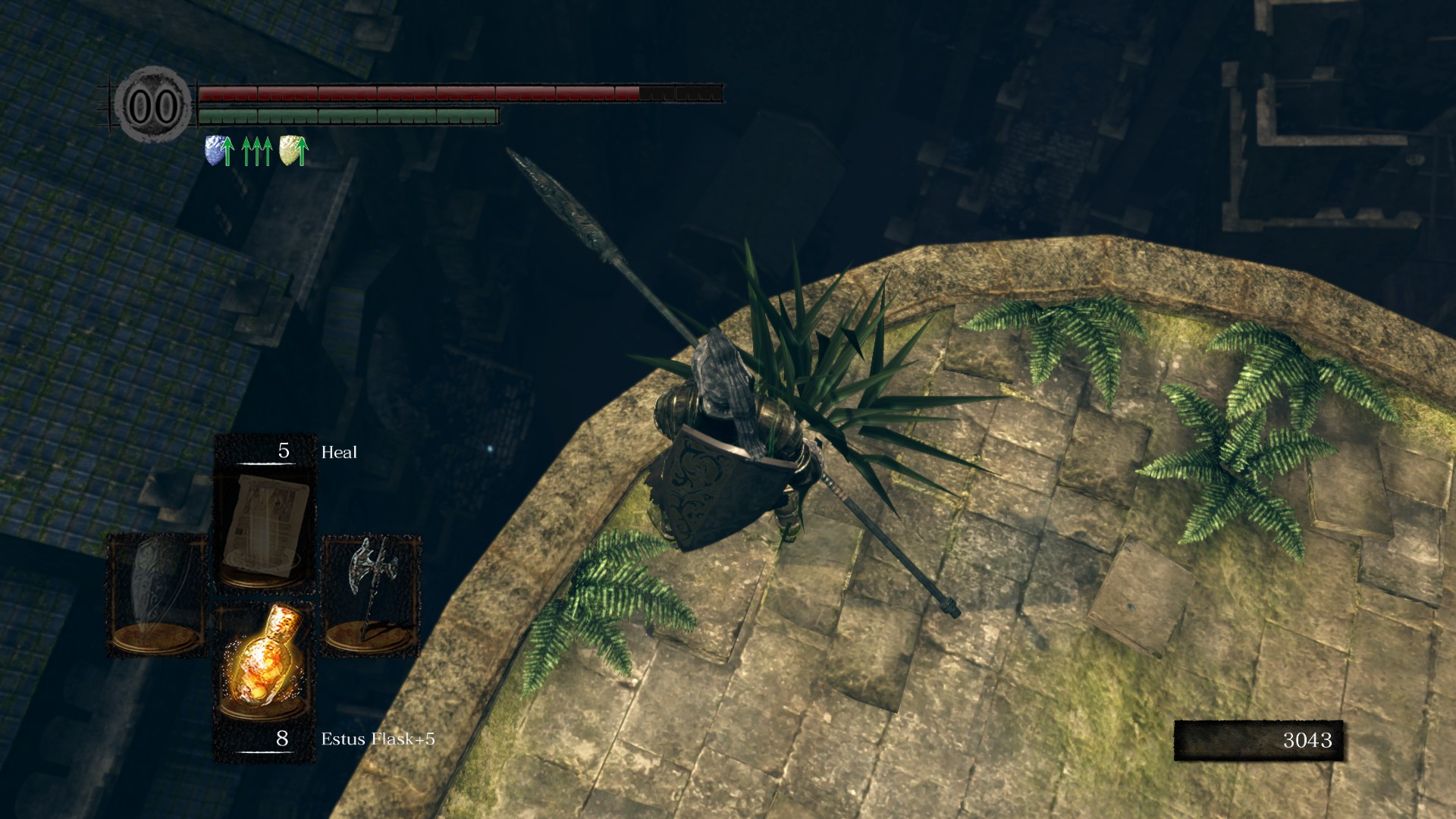Select the left-hand shield slot
Image resolution: width=1456 pixels, height=819 pixels.
tap(157, 594)
